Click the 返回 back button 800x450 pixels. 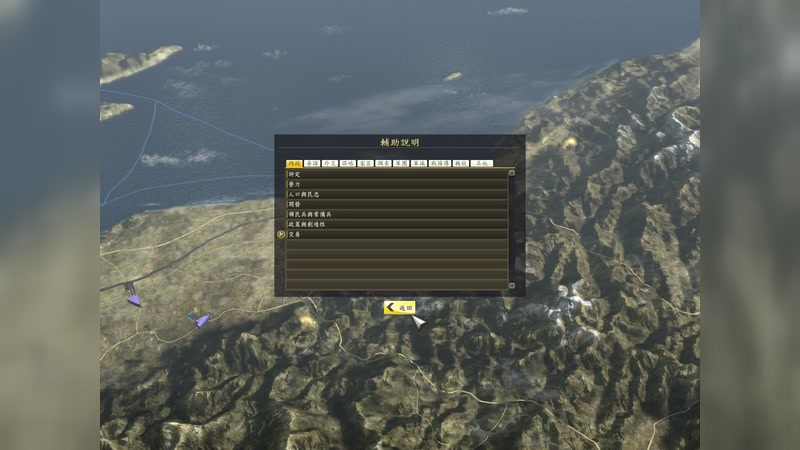[x=399, y=308]
